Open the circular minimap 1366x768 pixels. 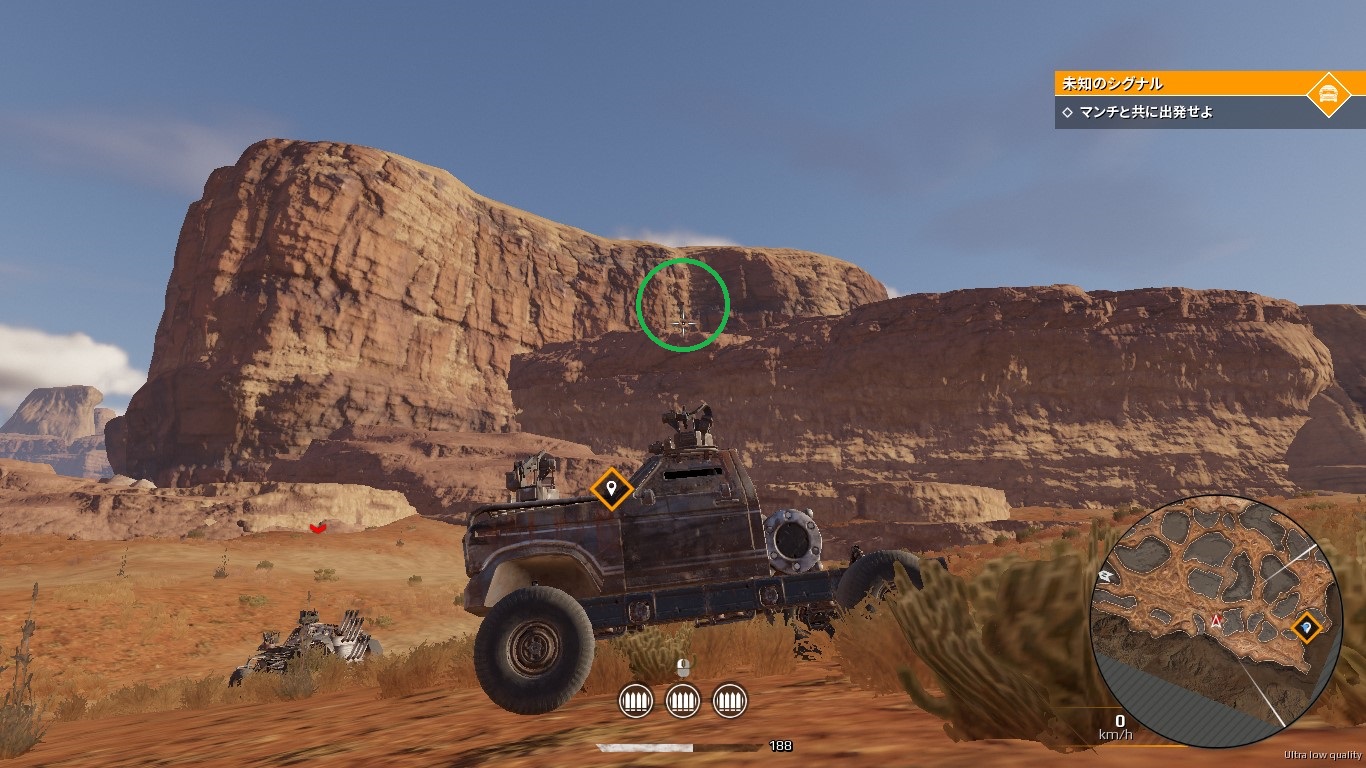coord(1215,621)
